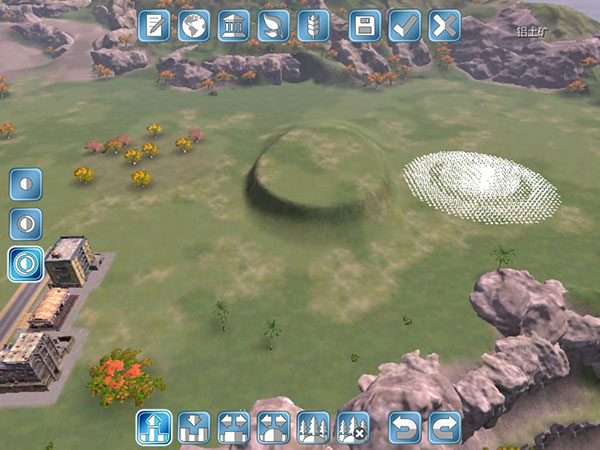The height and width of the screenshot is (450, 600).
Task: Close the editor with the X button
Action: (445, 26)
